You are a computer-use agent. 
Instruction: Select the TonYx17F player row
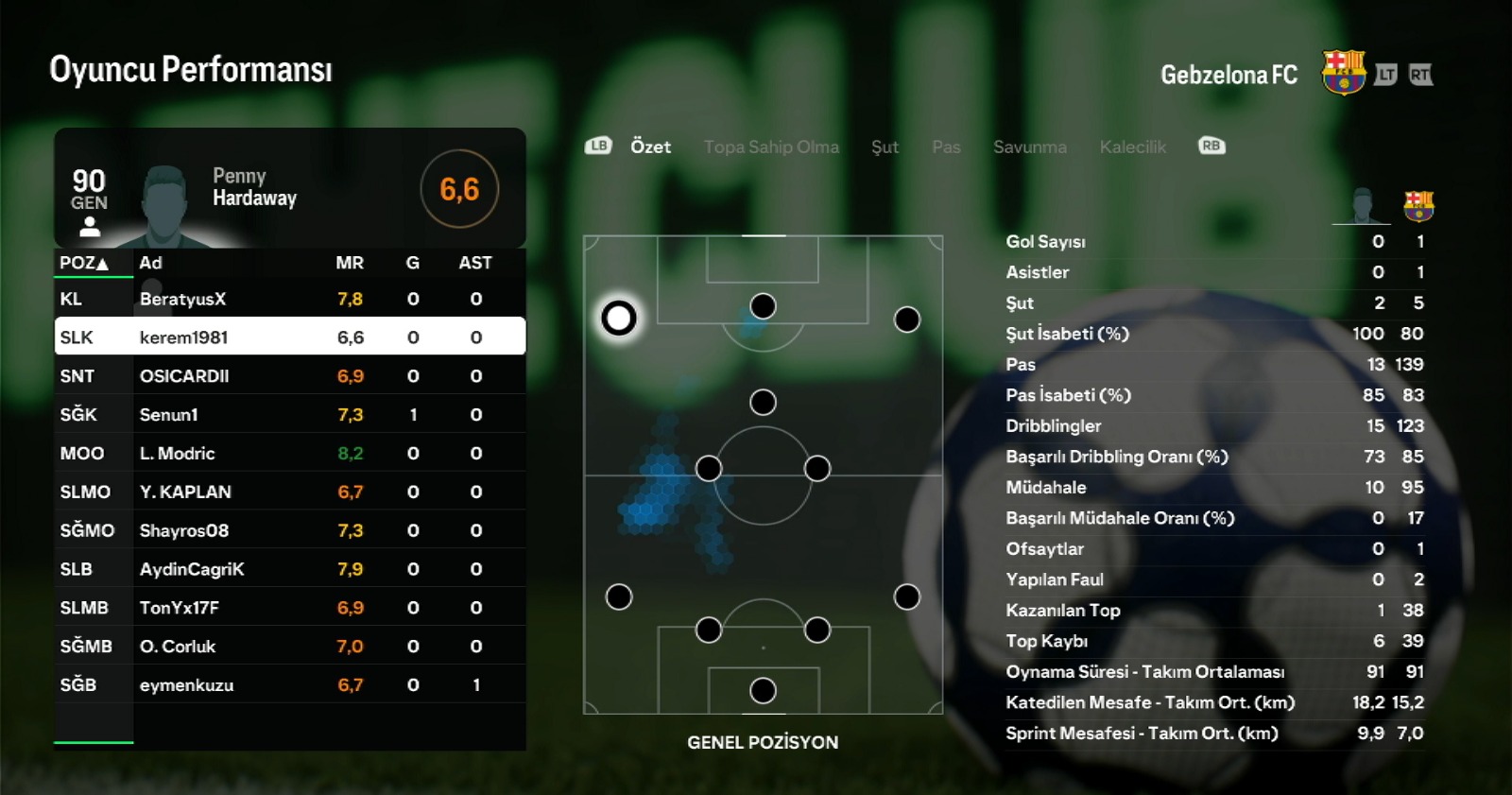click(x=289, y=608)
